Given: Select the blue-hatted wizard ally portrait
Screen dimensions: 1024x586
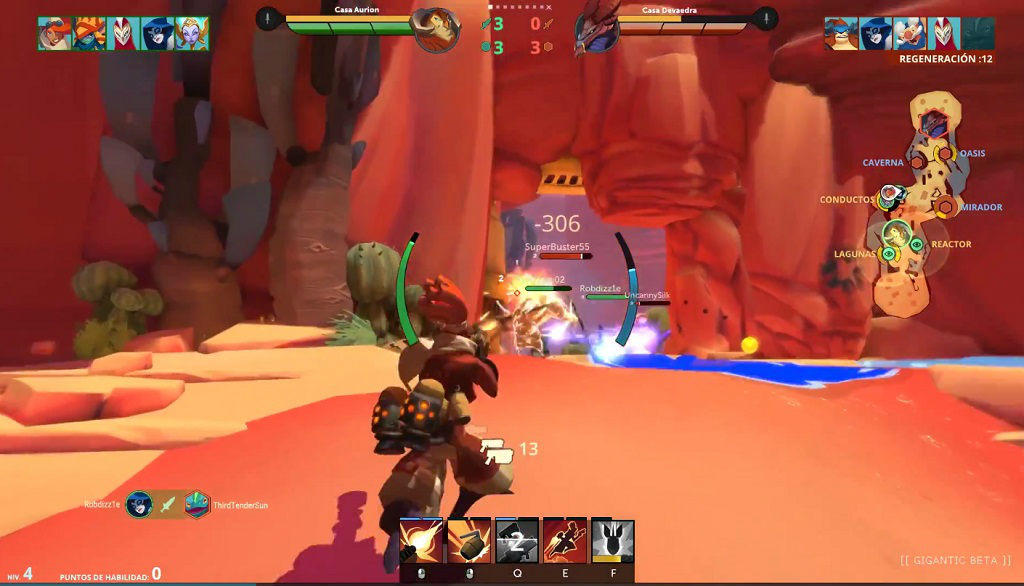Looking at the screenshot, I should (156, 33).
